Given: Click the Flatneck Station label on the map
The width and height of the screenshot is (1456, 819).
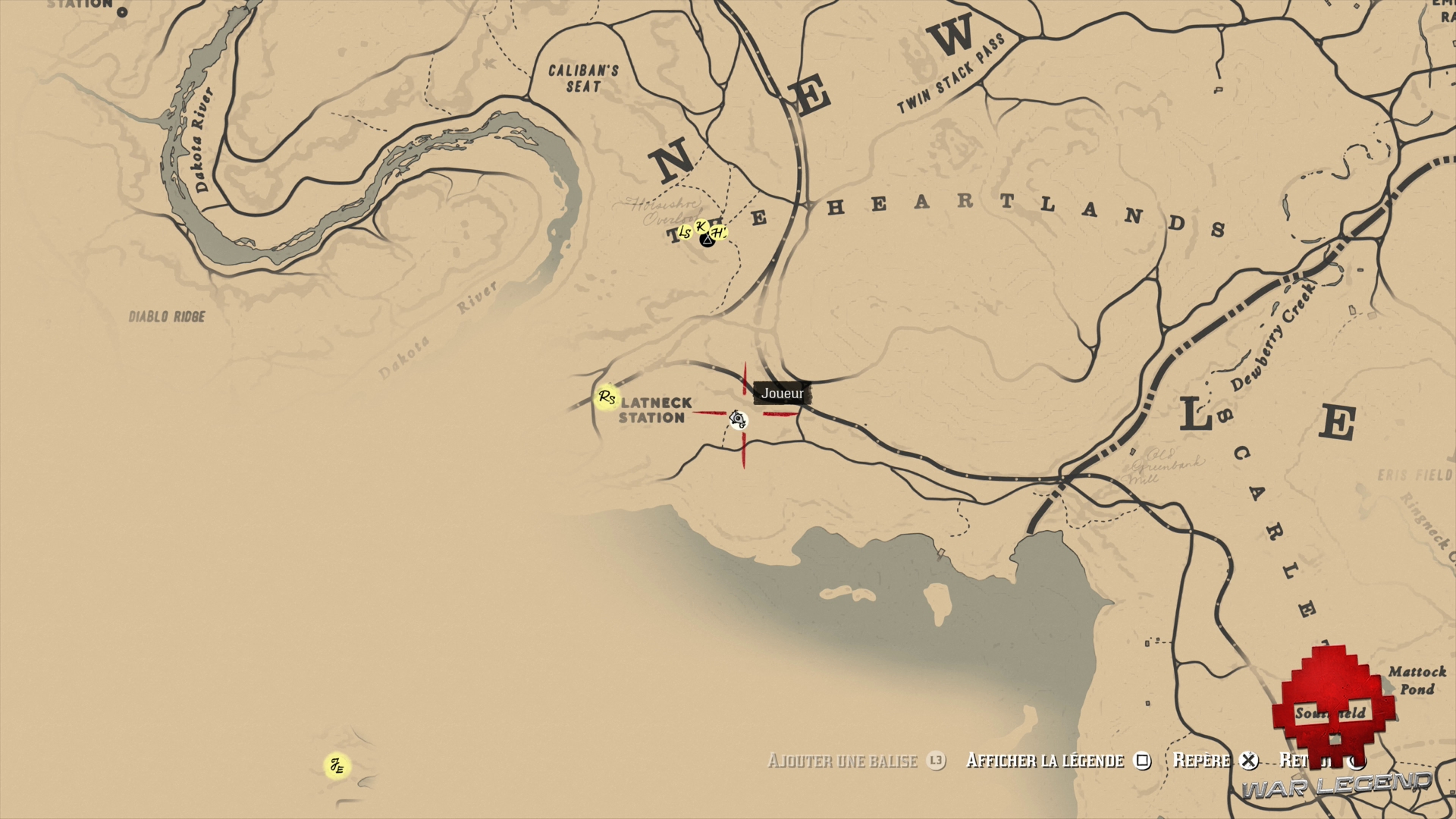Looking at the screenshot, I should 654,410.
